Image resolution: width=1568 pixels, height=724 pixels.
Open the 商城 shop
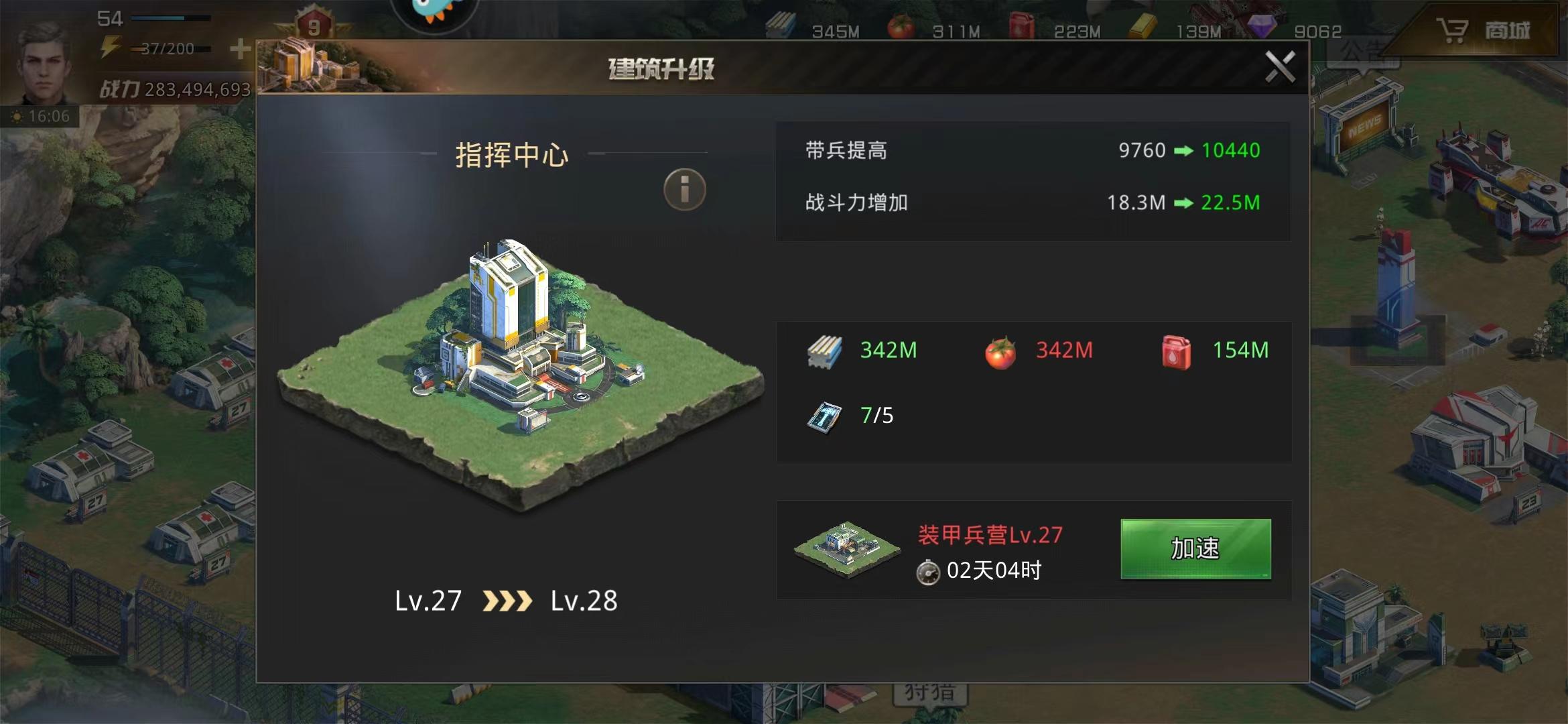pos(1484,31)
